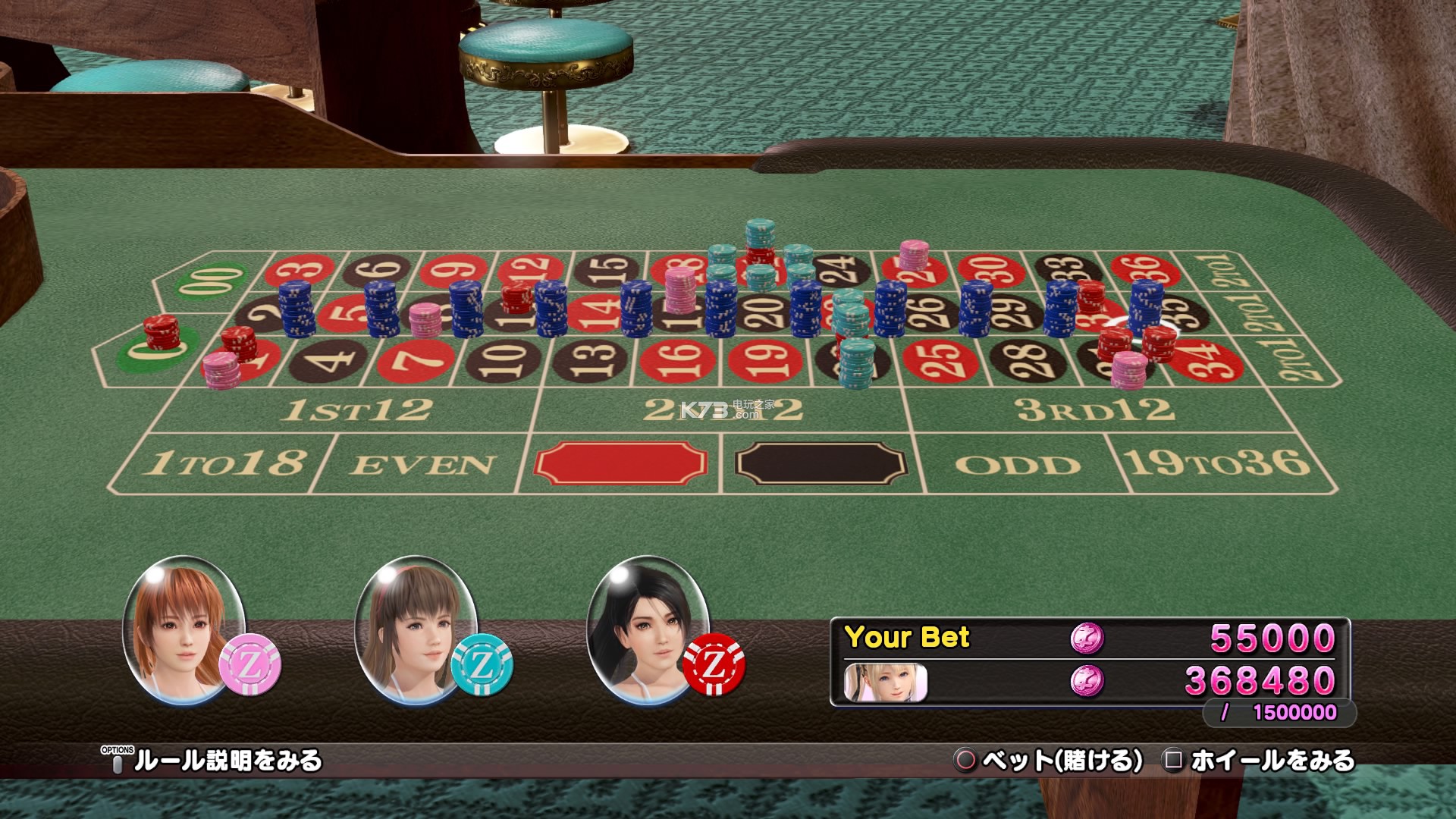Select the red-chip player portrait
The height and width of the screenshot is (819, 1456).
(x=648, y=629)
